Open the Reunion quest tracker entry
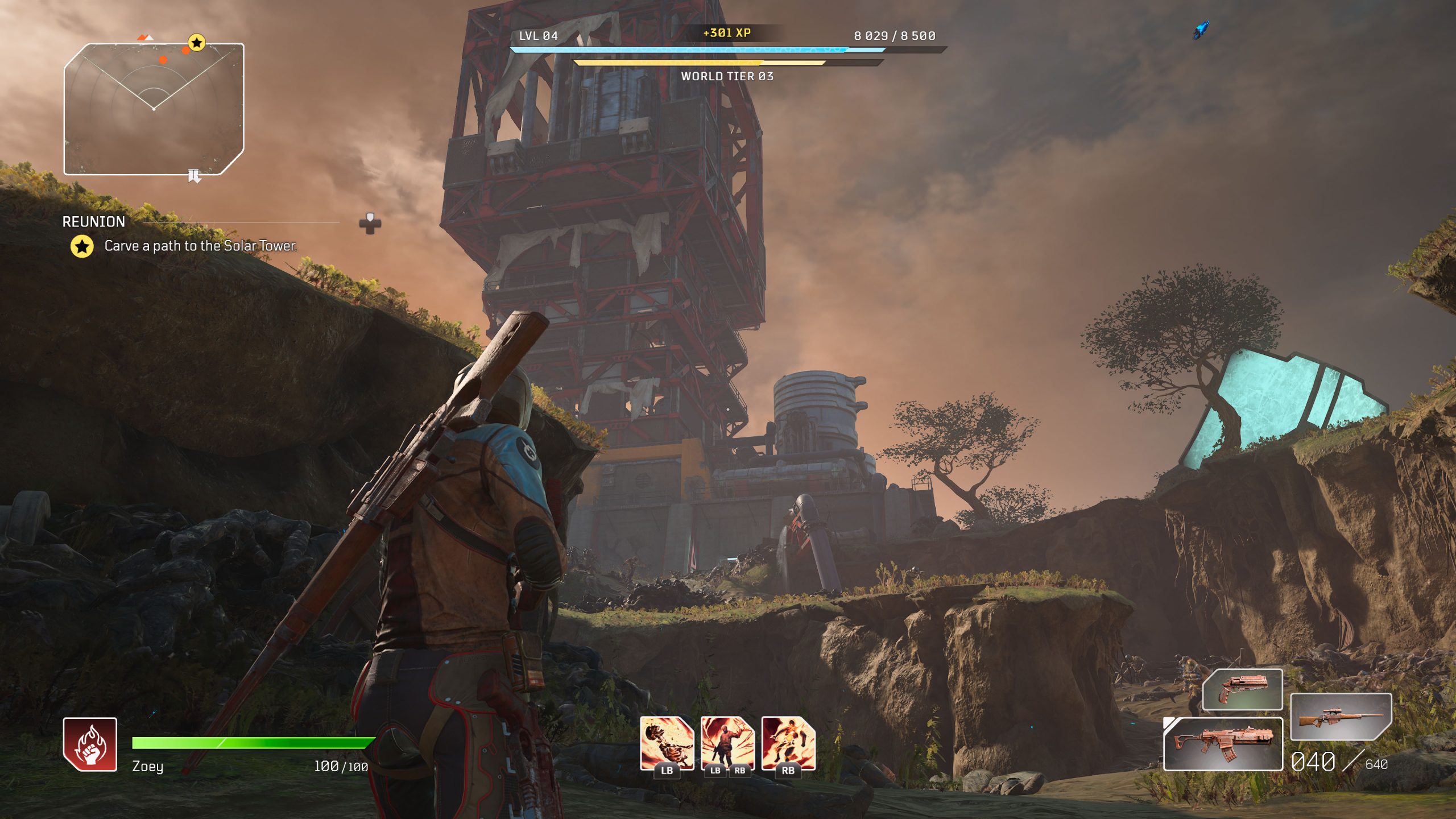Image resolution: width=1456 pixels, height=819 pixels. [94, 221]
